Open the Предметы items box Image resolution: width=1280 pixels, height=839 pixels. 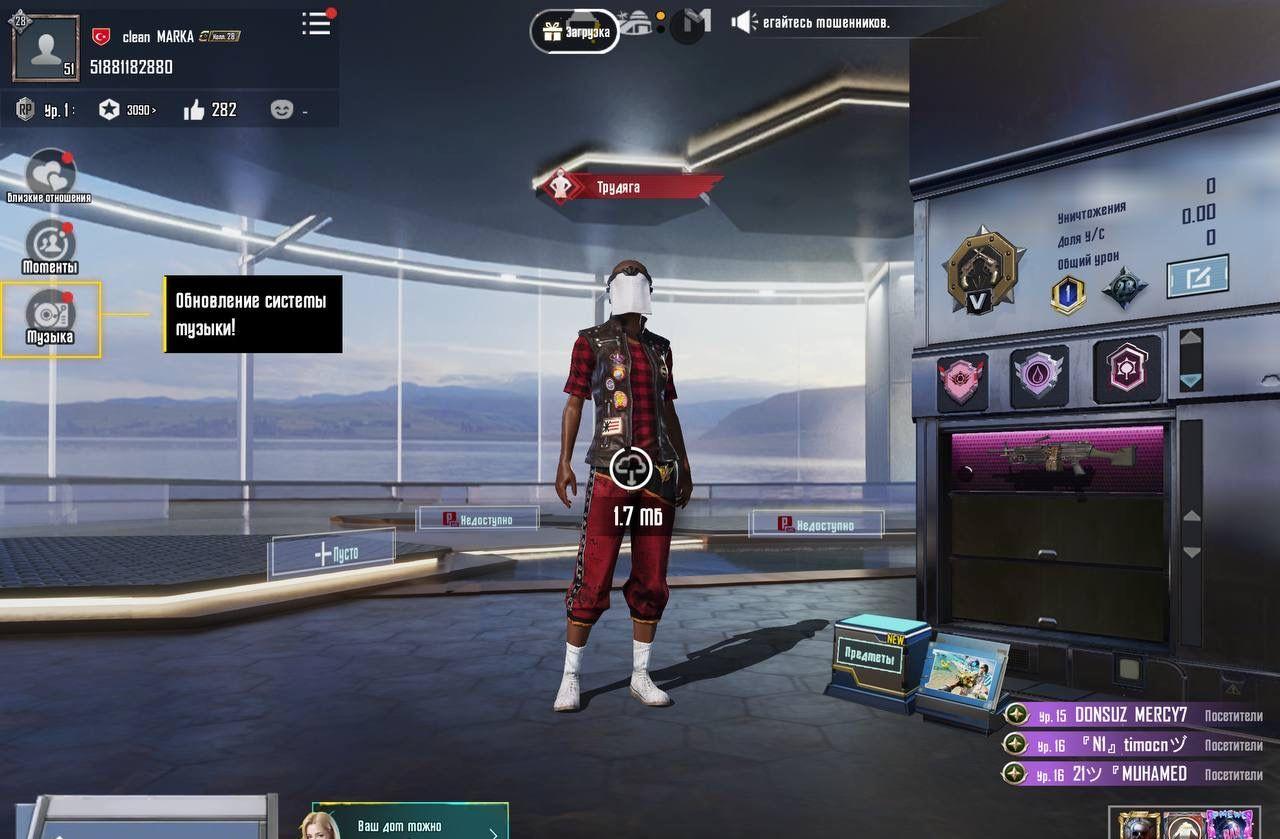pyautogui.click(x=870, y=656)
